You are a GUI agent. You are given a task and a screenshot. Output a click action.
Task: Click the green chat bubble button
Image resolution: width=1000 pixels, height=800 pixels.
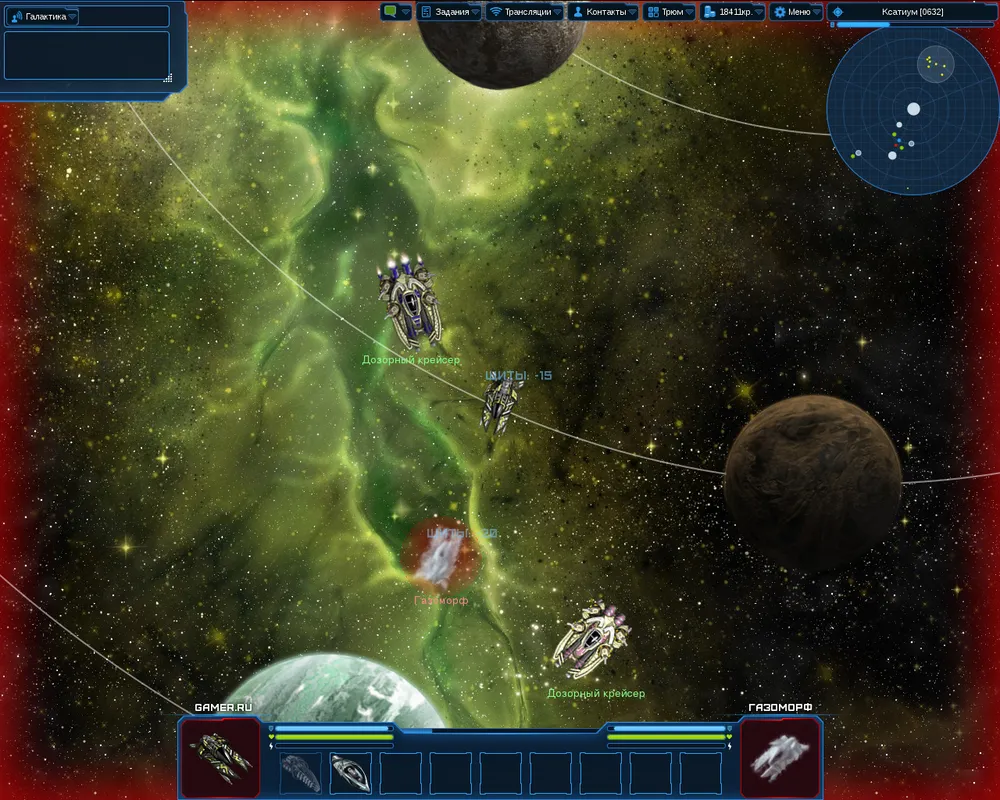[x=394, y=12]
